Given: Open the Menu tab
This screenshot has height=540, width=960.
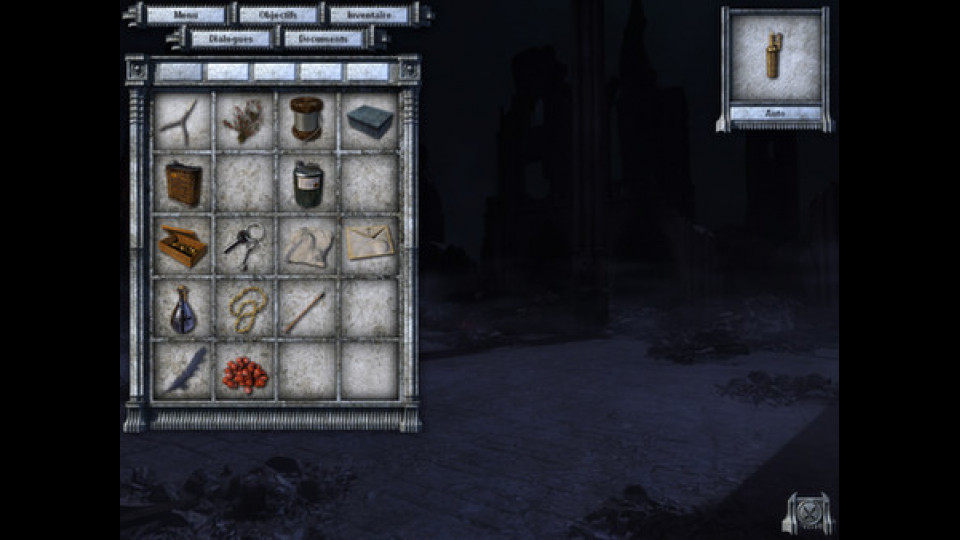Looking at the screenshot, I should [185, 15].
